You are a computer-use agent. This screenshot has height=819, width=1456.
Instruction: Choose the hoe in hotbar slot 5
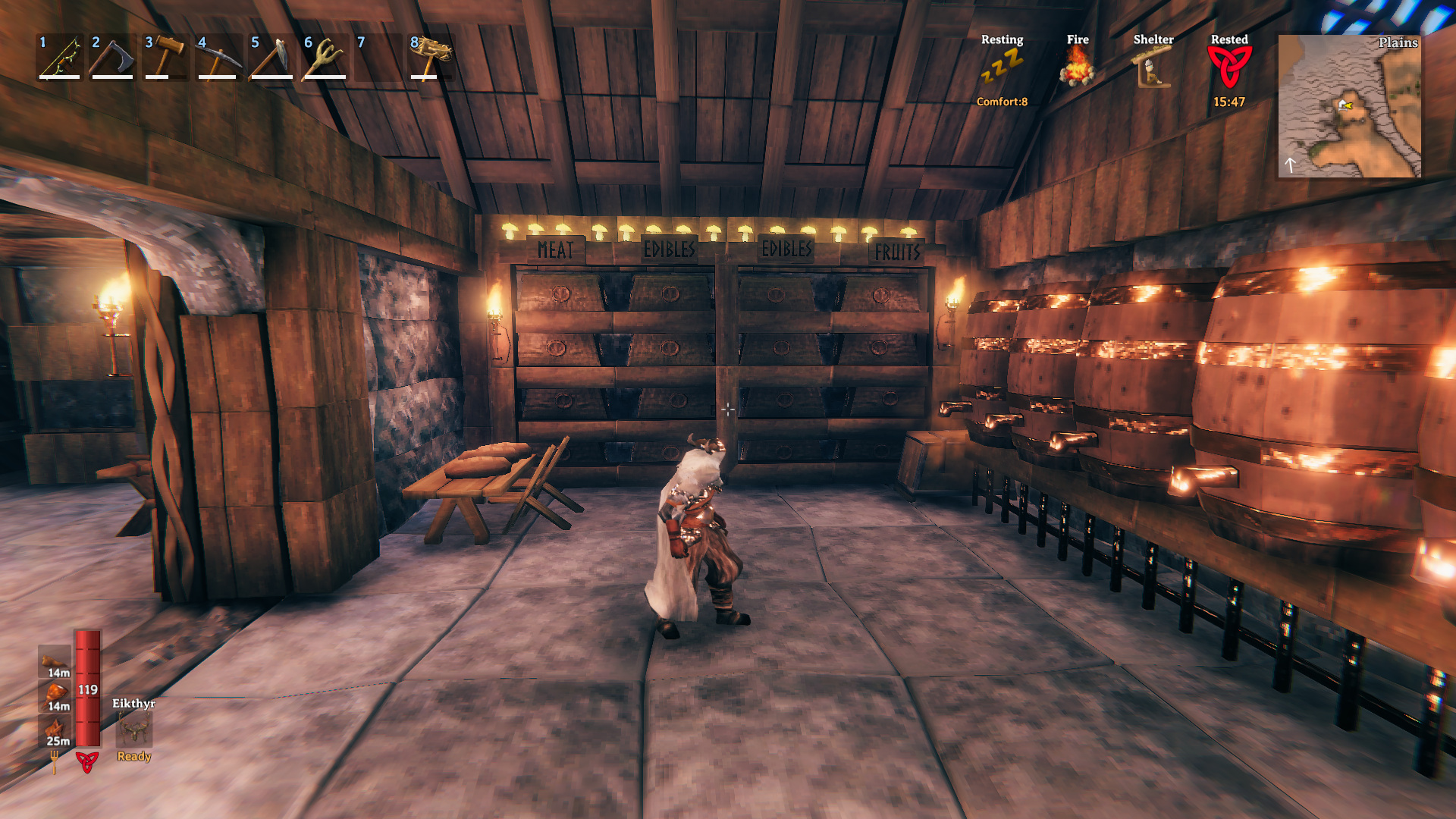pos(271,58)
